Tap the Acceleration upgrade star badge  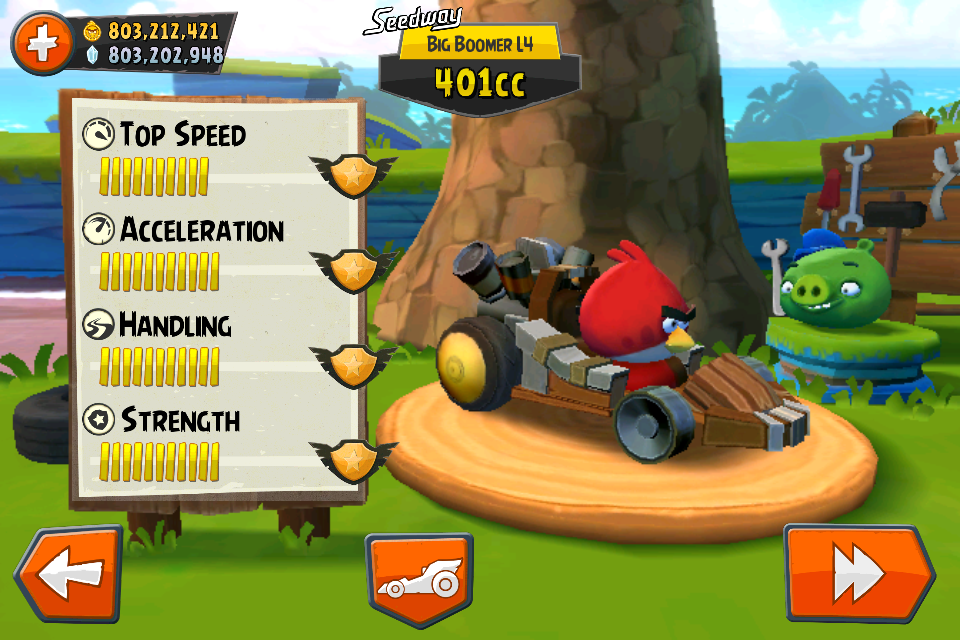coord(352,268)
